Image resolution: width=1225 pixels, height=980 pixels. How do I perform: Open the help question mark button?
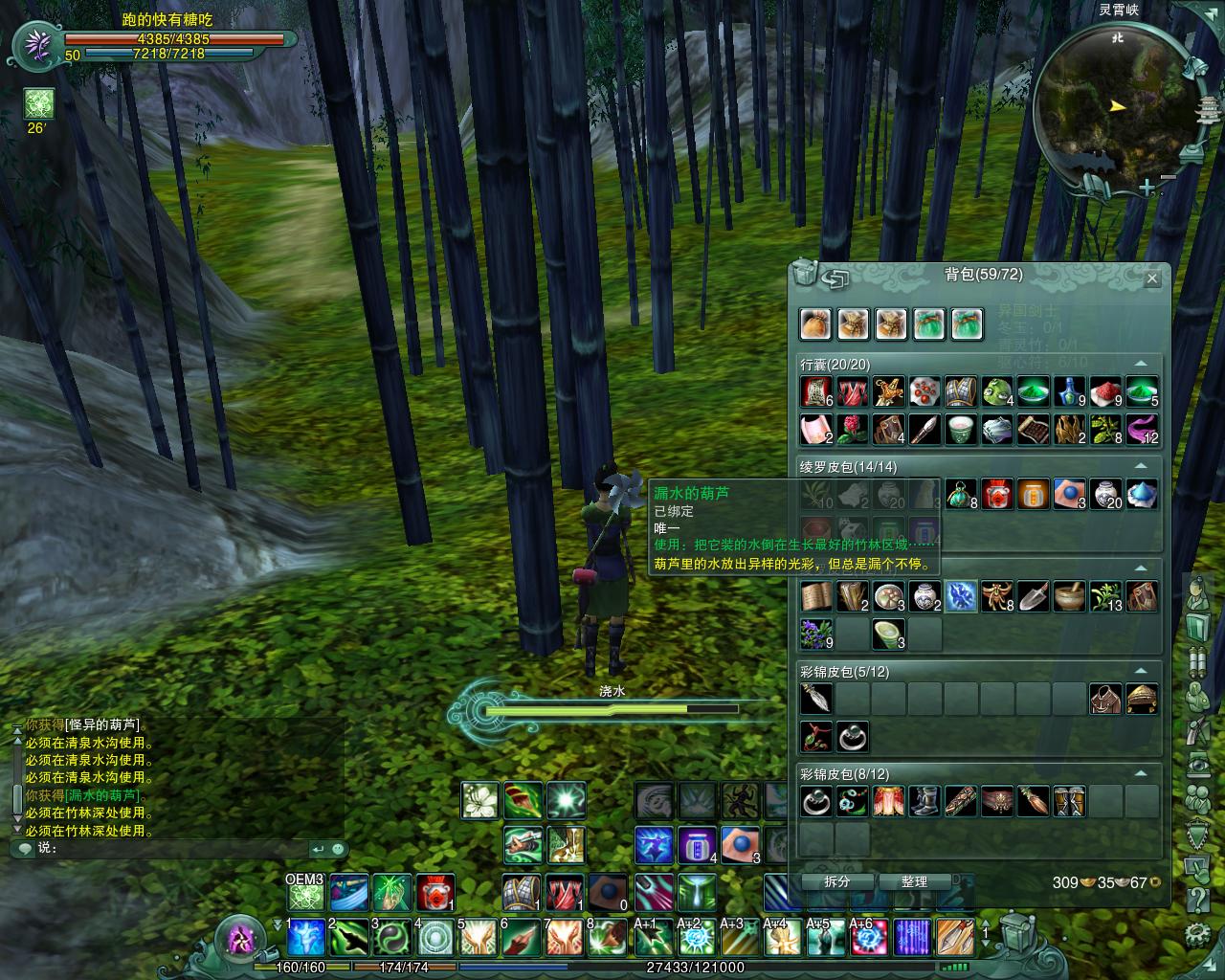pos(1196,901)
